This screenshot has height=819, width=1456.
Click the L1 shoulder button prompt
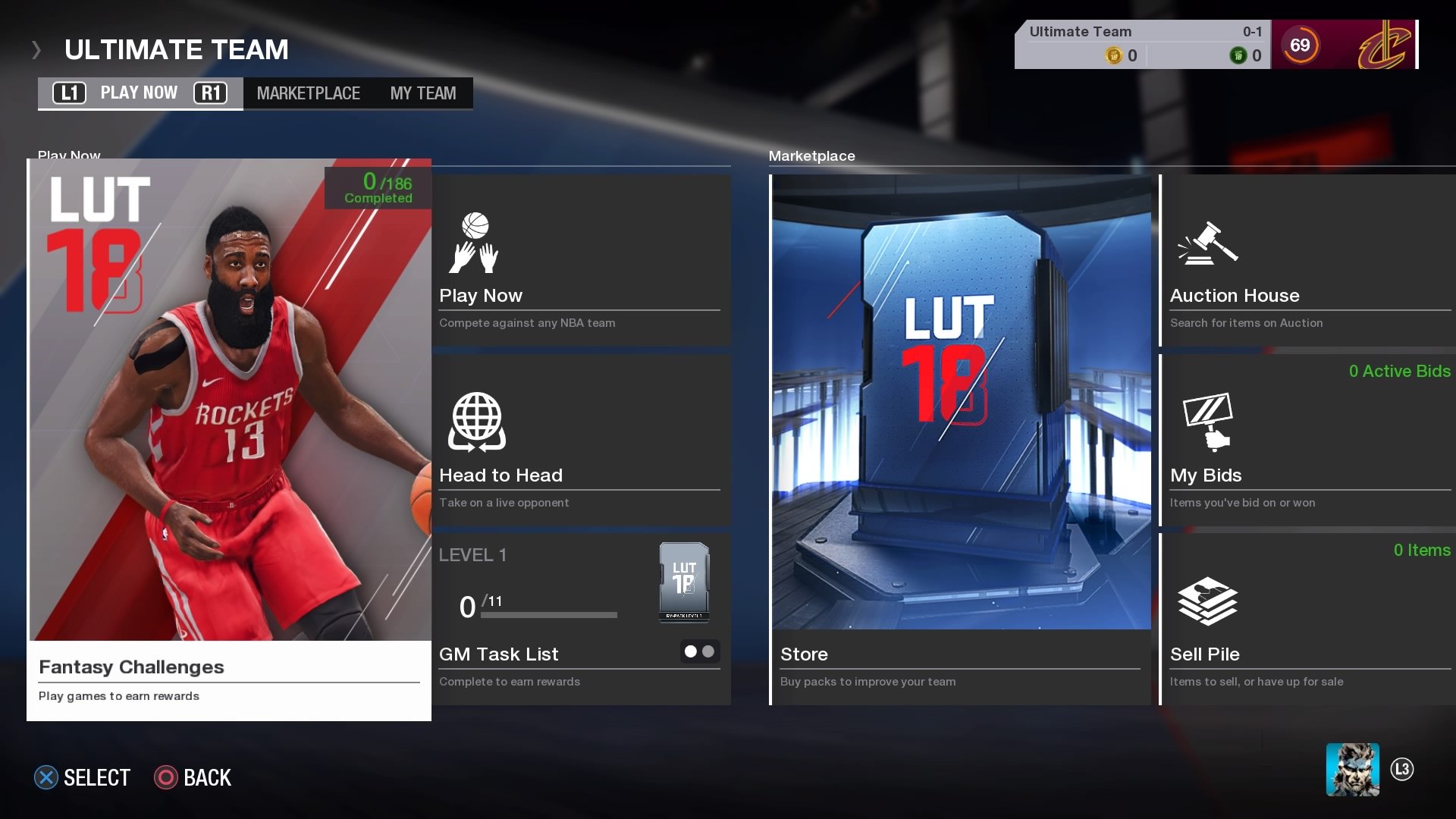click(x=67, y=93)
